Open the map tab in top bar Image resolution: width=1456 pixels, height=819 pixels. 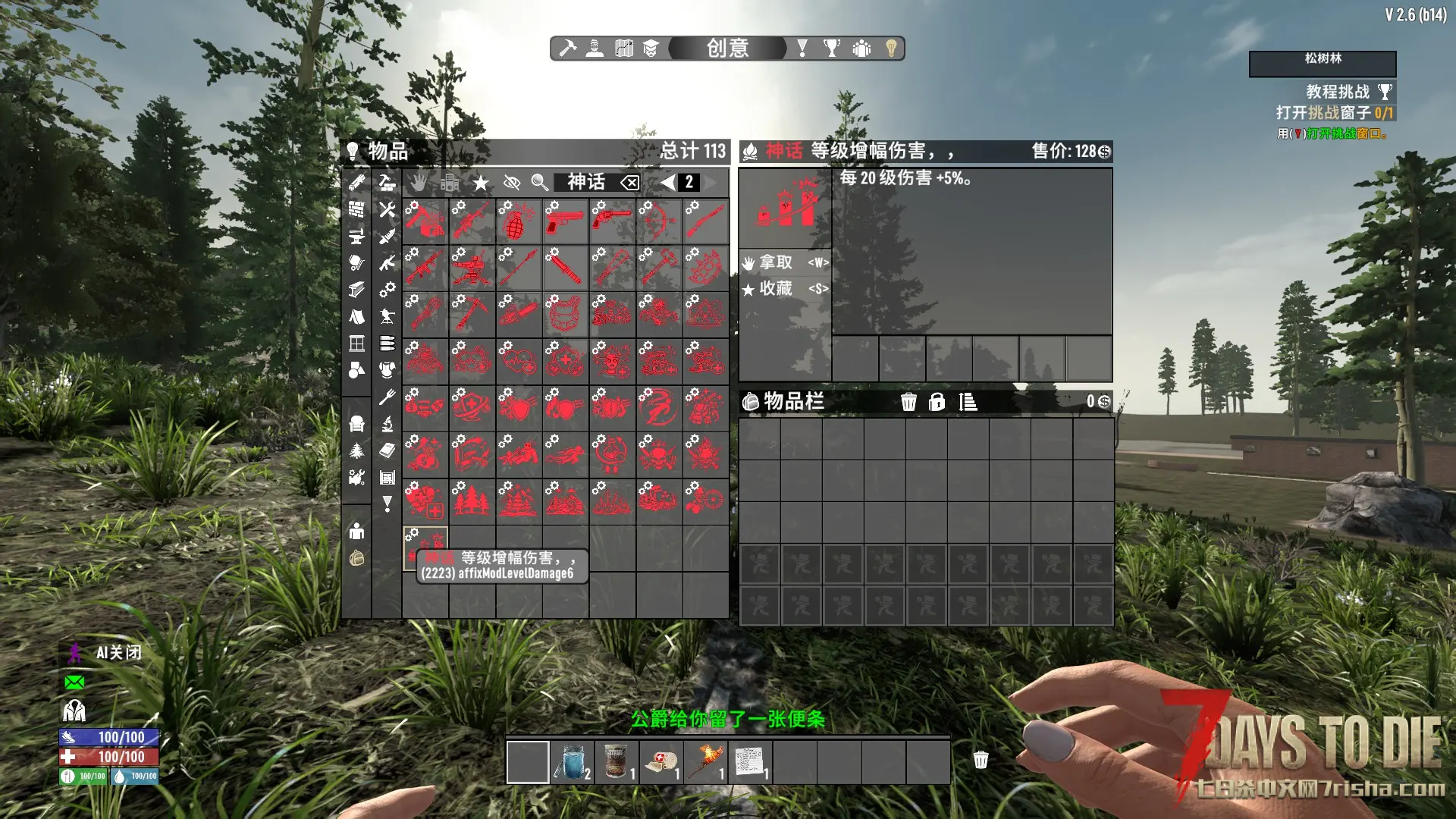tap(623, 49)
